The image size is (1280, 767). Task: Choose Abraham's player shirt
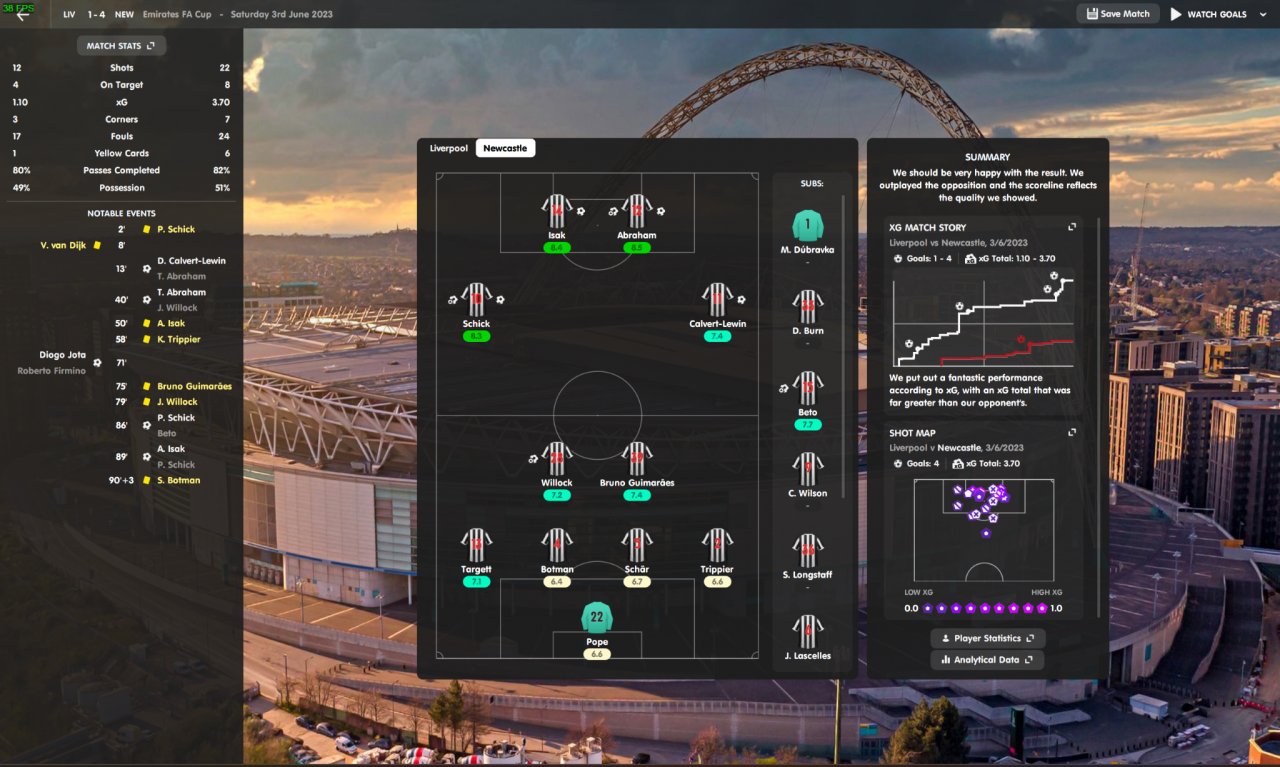click(x=637, y=212)
